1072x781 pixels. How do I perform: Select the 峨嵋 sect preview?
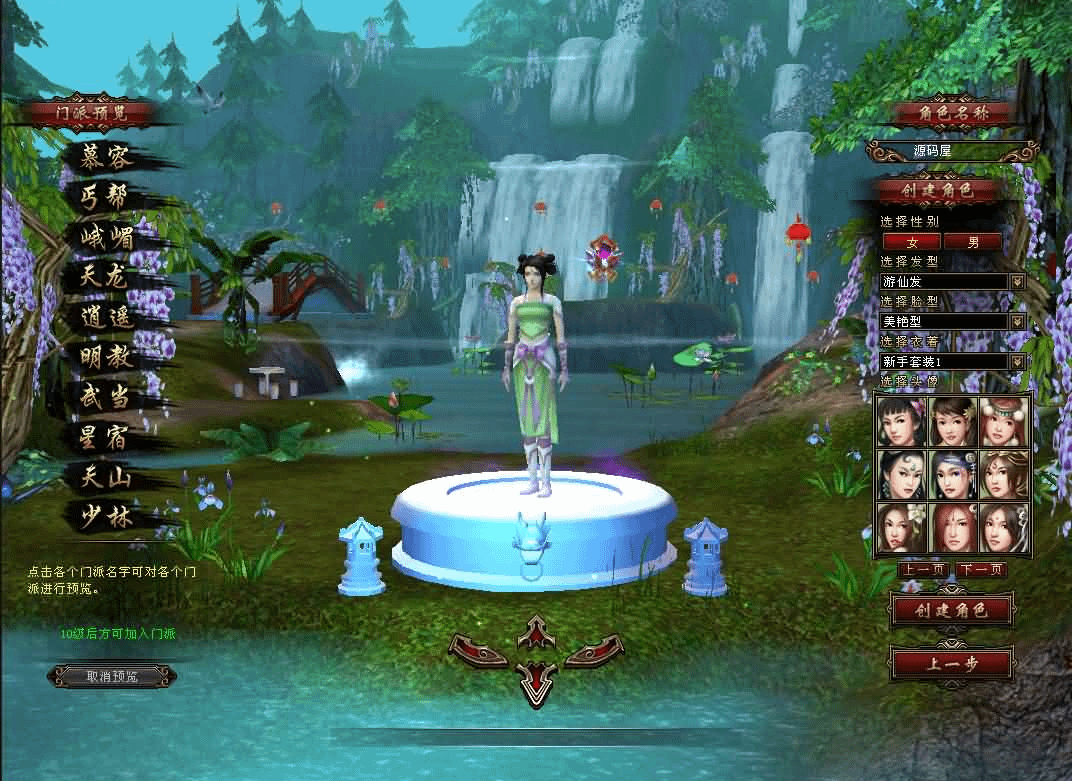point(107,238)
